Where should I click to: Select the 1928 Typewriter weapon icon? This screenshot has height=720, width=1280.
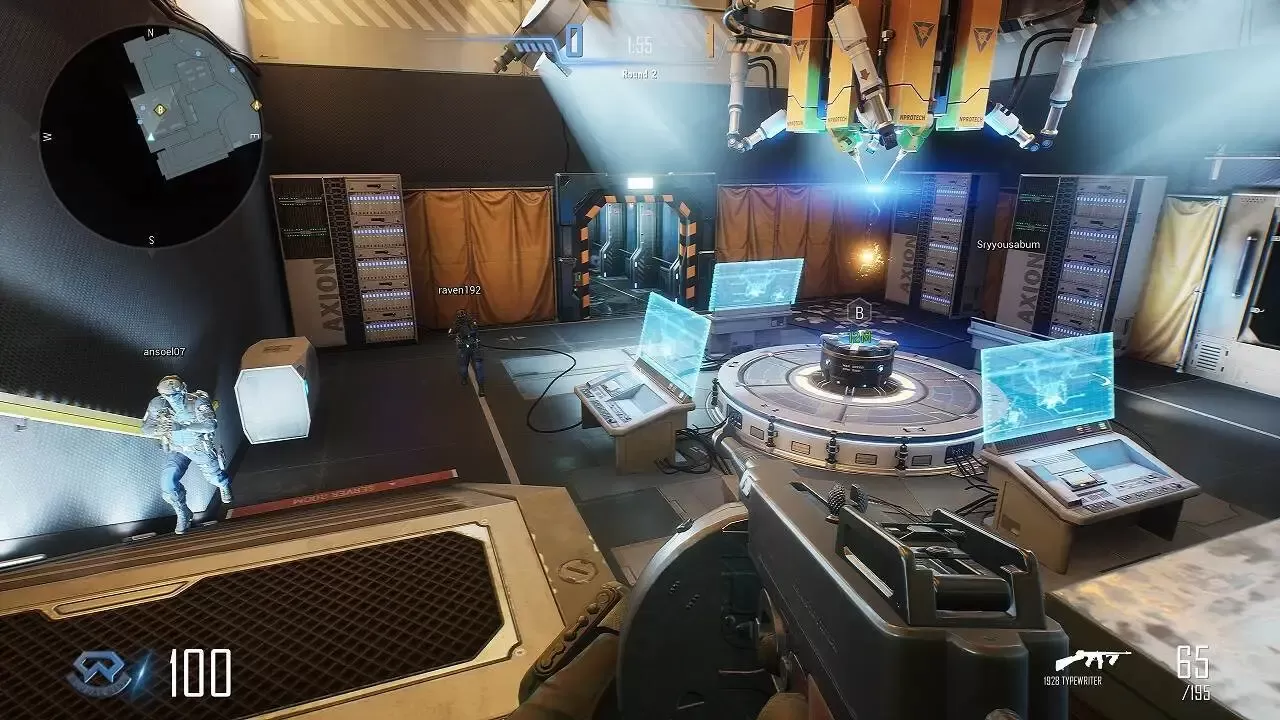(x=1092, y=662)
